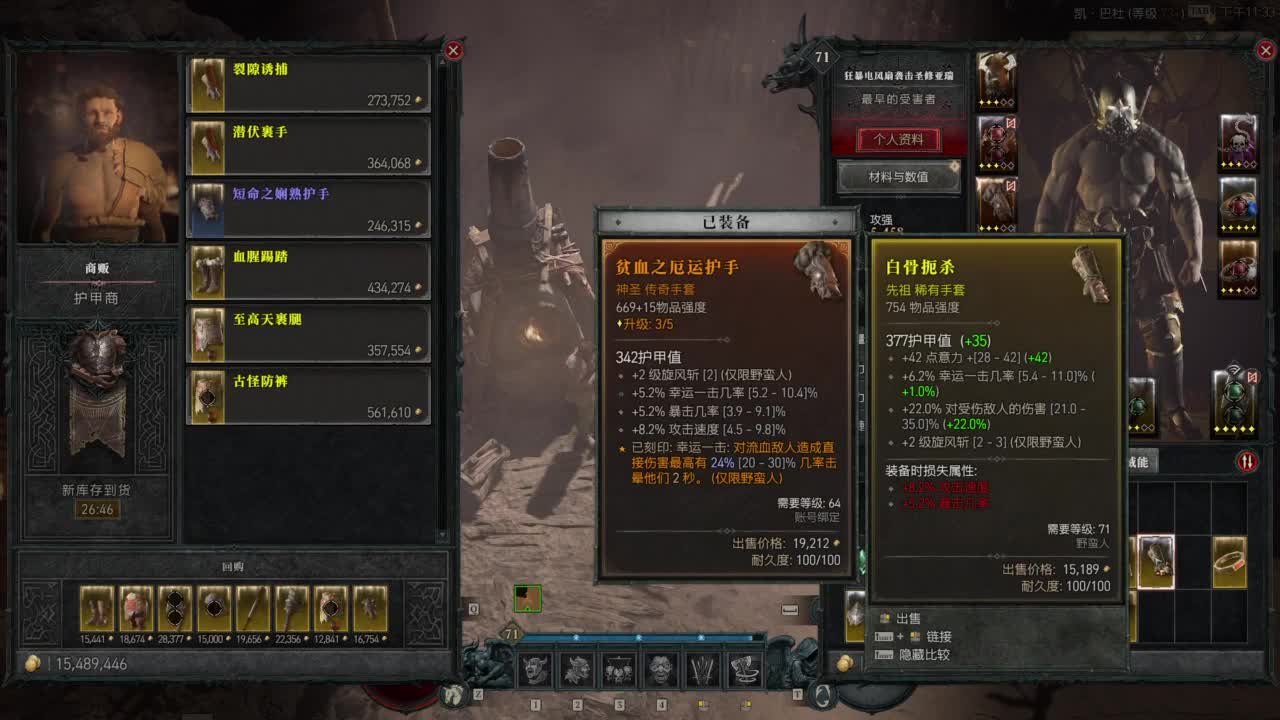Click the green gem ring slot
Image resolution: width=1280 pixels, height=720 pixels.
(1234, 400)
